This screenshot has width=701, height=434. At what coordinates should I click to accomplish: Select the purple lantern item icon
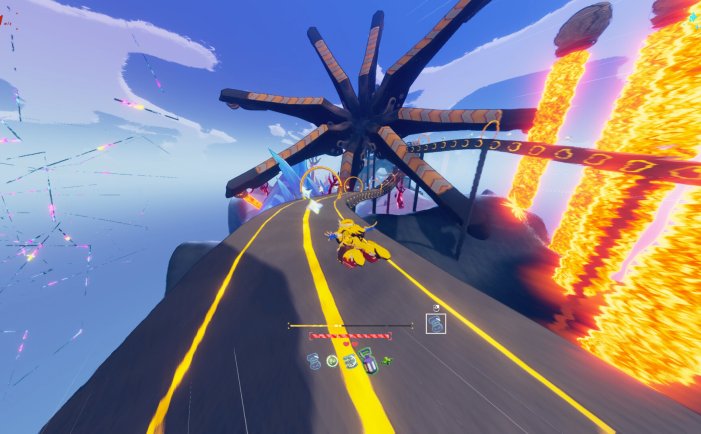[369, 364]
